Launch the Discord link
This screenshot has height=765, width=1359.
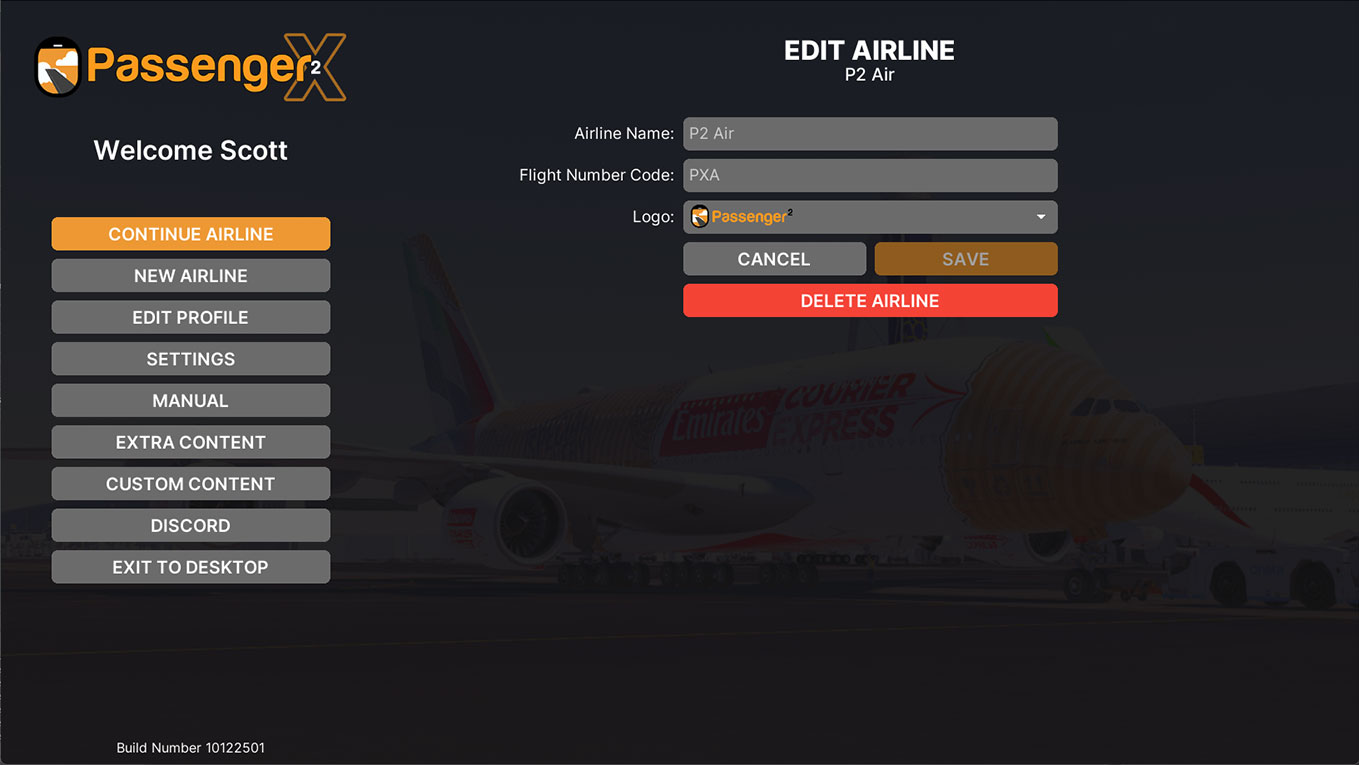click(x=190, y=526)
